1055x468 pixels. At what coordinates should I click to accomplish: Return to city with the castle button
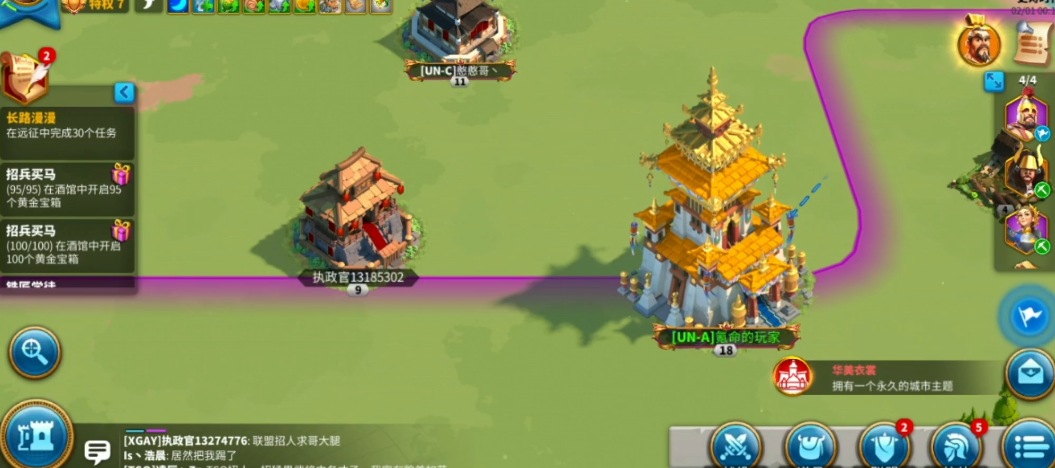click(35, 435)
